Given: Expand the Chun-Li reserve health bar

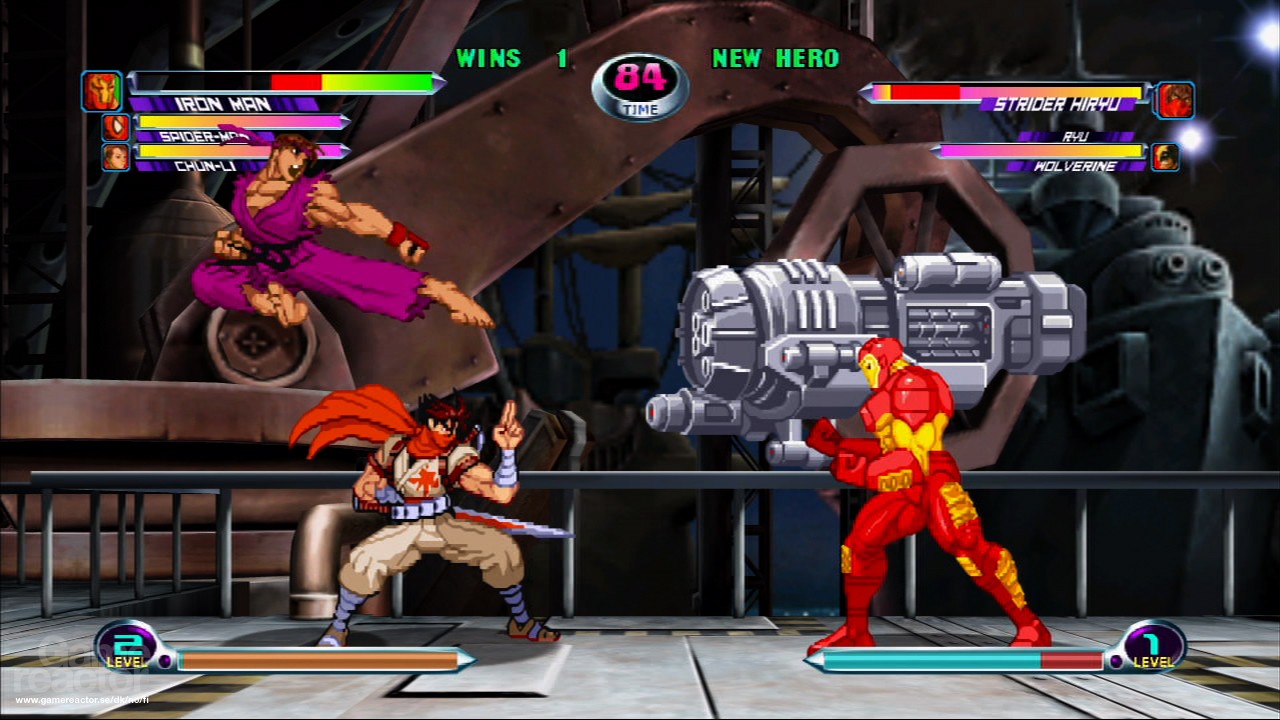Looking at the screenshot, I should point(240,152).
